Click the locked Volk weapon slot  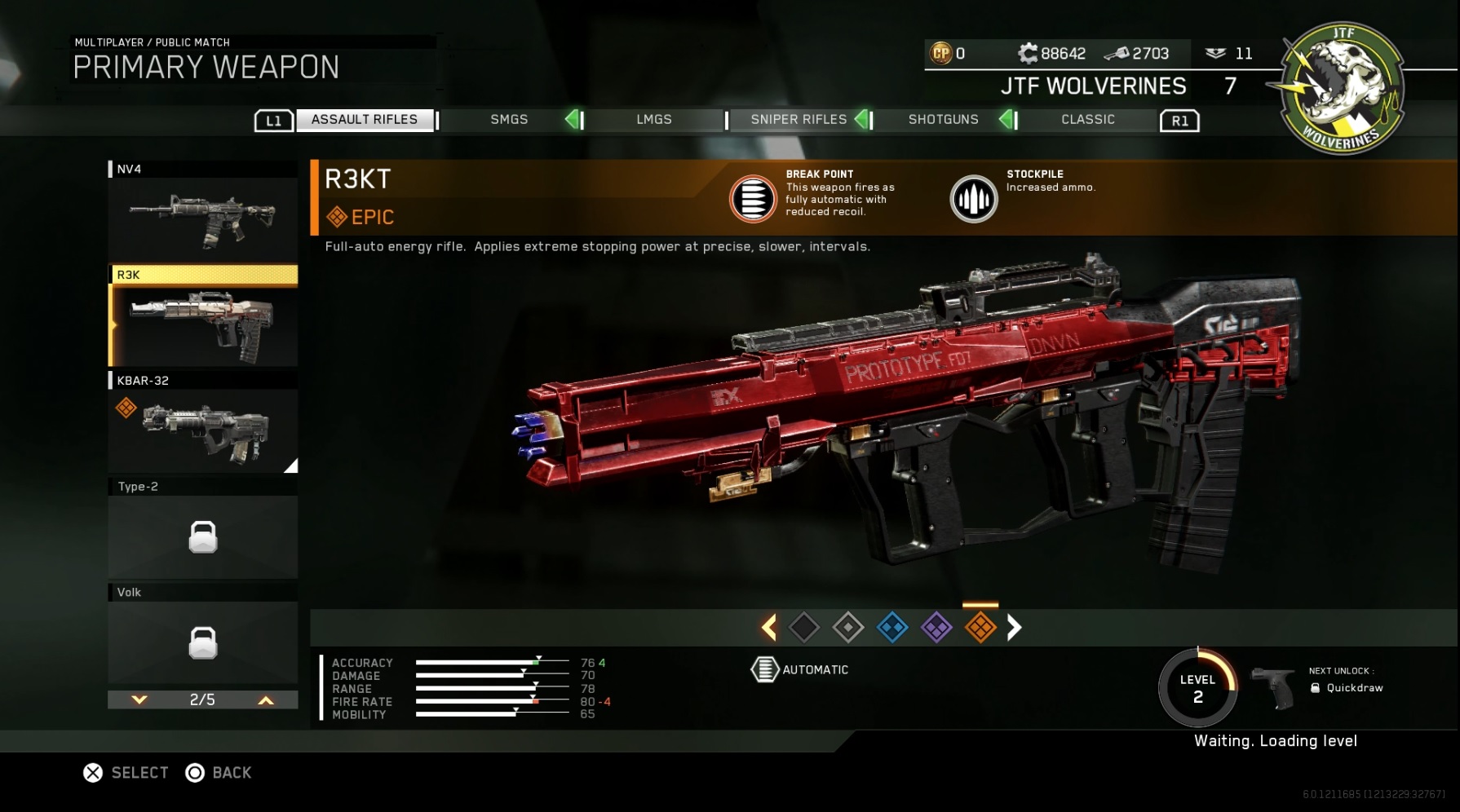tap(203, 642)
